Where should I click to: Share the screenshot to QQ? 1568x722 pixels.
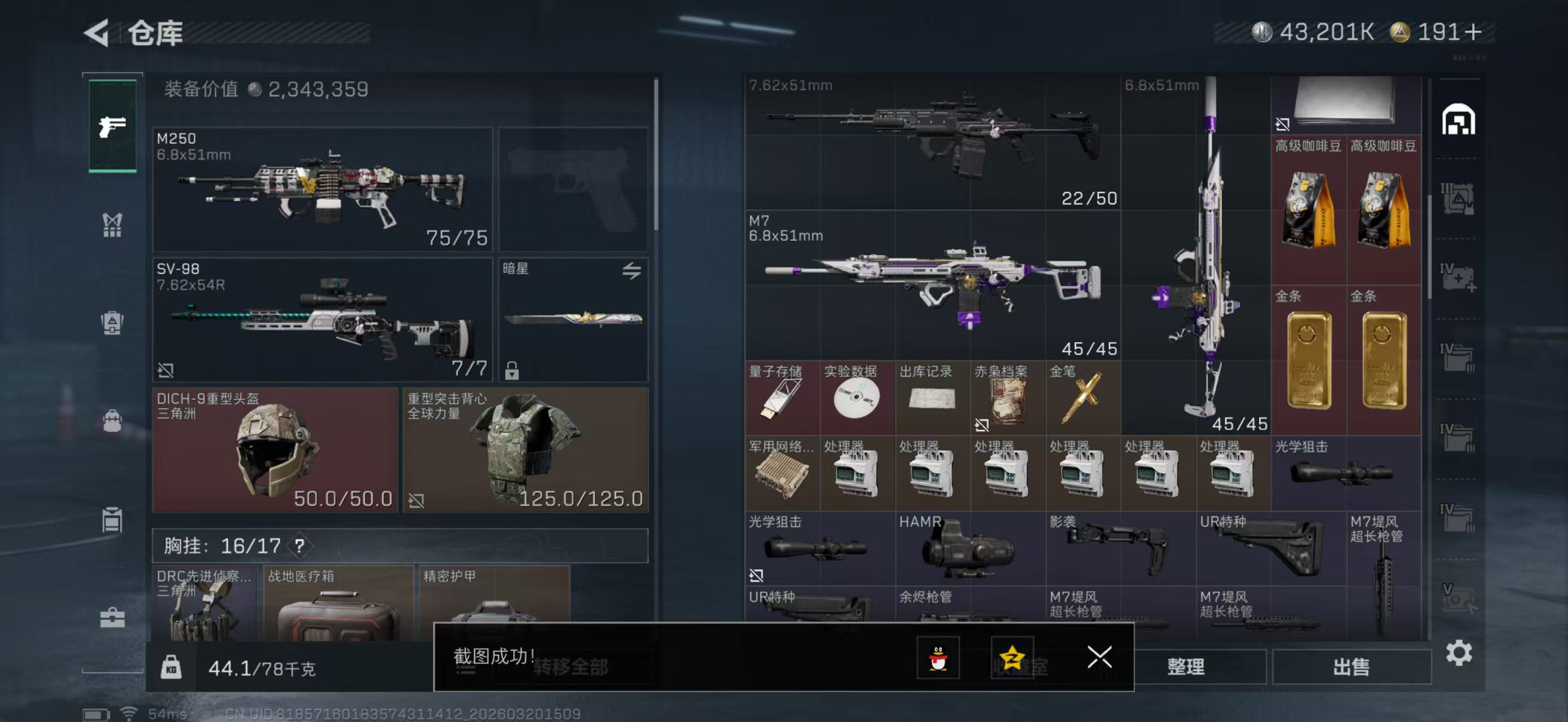point(938,658)
